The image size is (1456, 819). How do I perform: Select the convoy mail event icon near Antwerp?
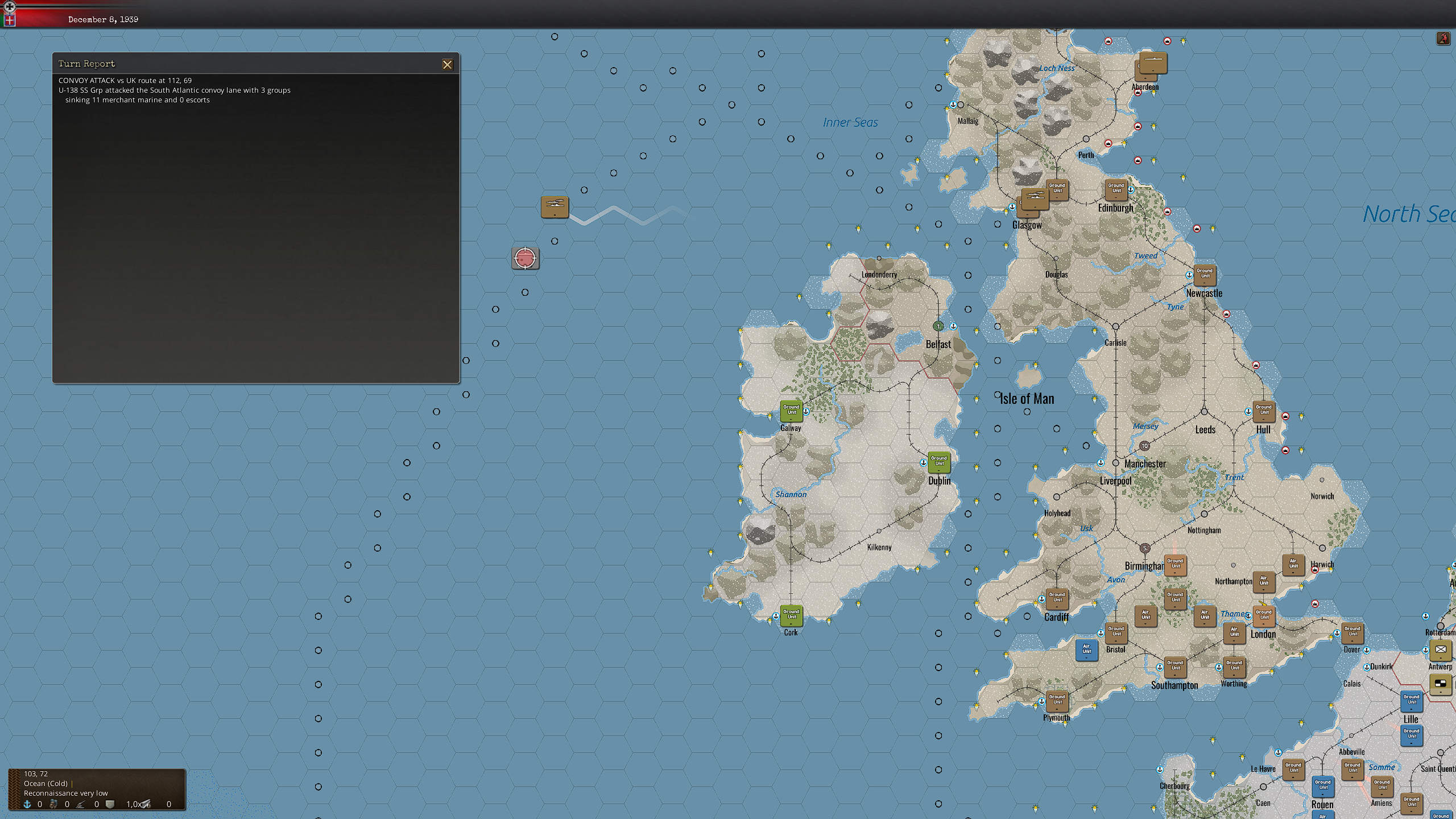point(1441,649)
